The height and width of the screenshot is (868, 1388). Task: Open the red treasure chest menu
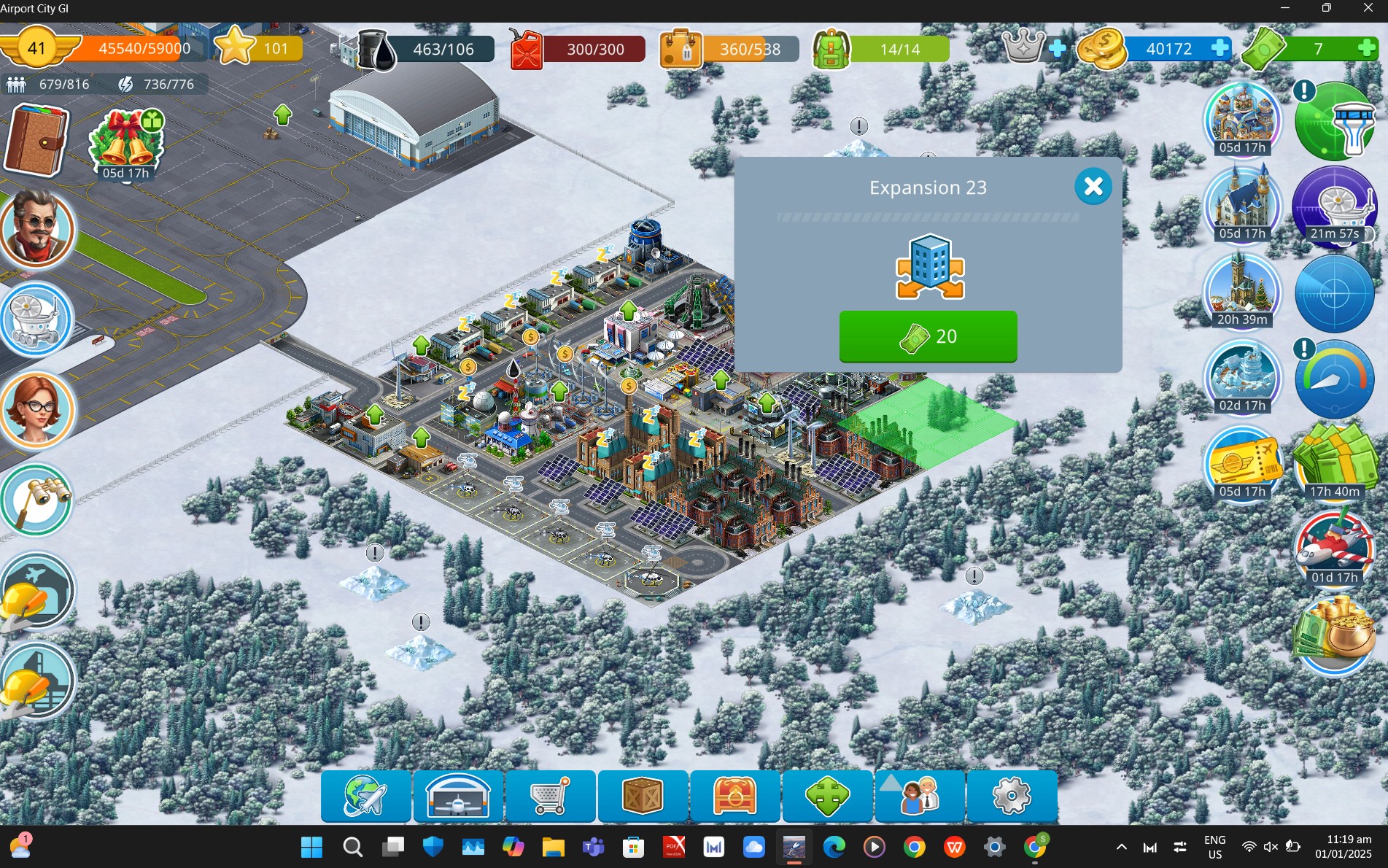click(x=735, y=796)
